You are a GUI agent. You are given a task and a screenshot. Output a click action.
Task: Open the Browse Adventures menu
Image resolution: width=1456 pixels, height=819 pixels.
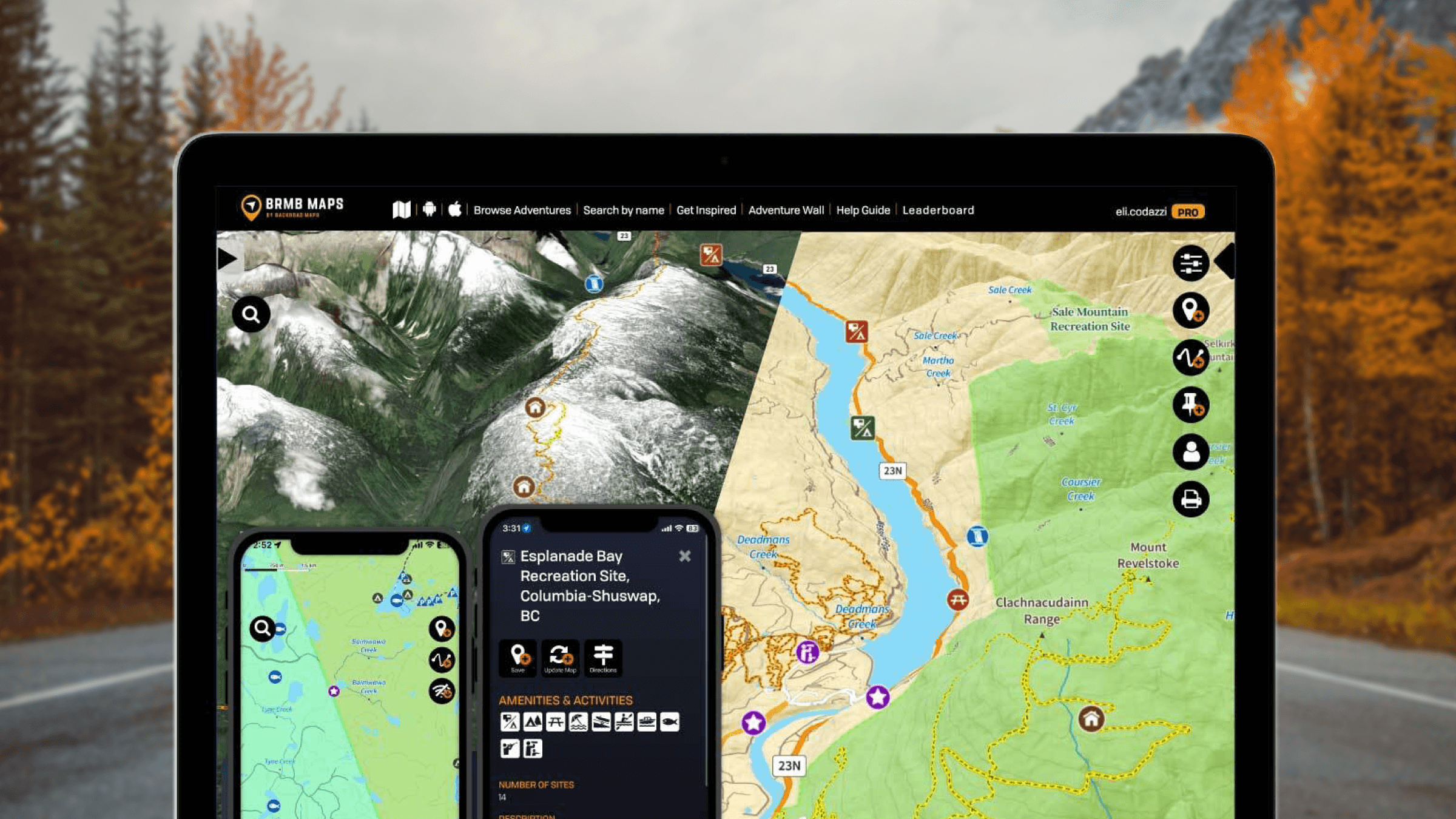click(x=522, y=210)
